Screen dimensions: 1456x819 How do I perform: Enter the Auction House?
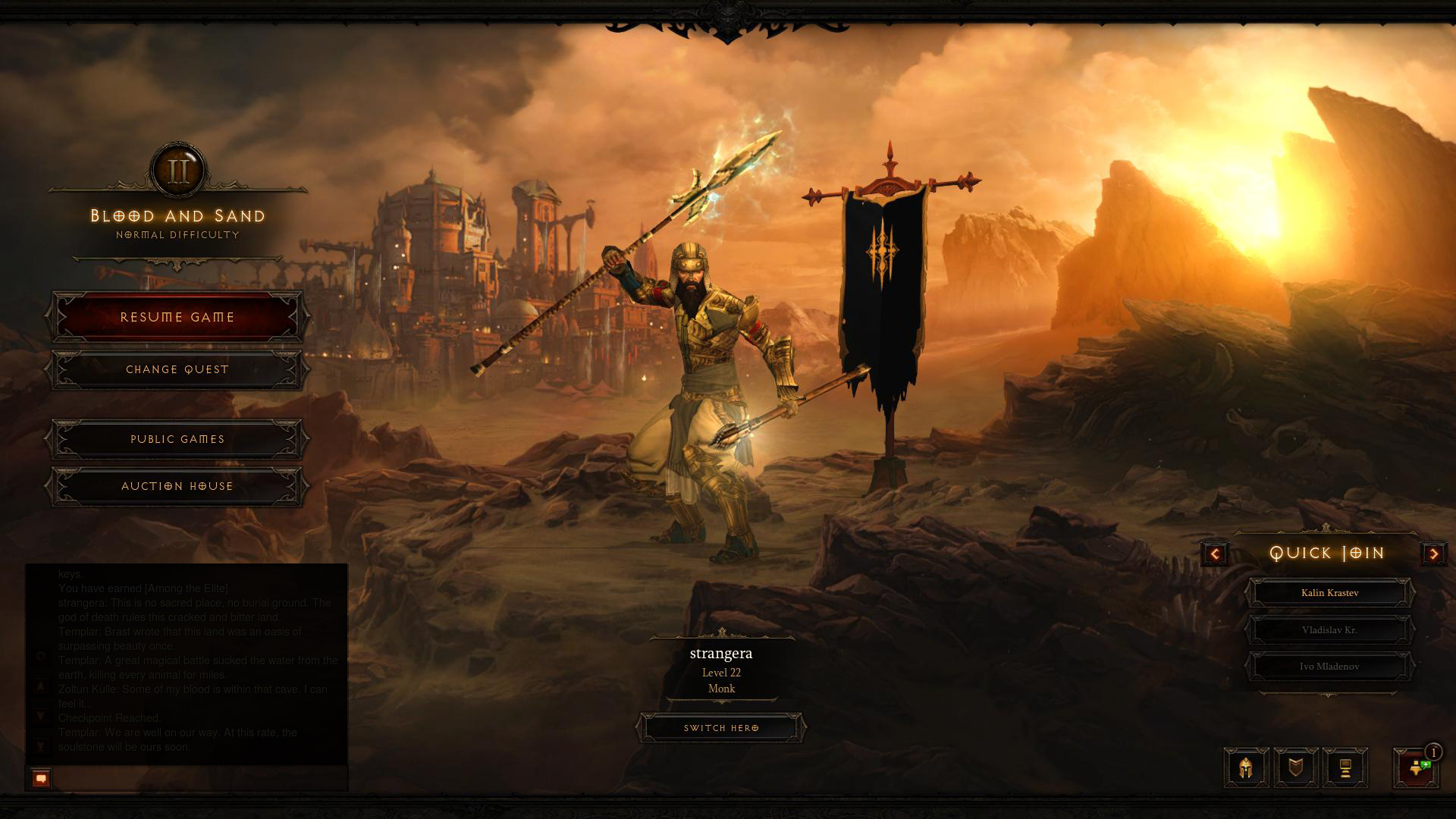177,486
